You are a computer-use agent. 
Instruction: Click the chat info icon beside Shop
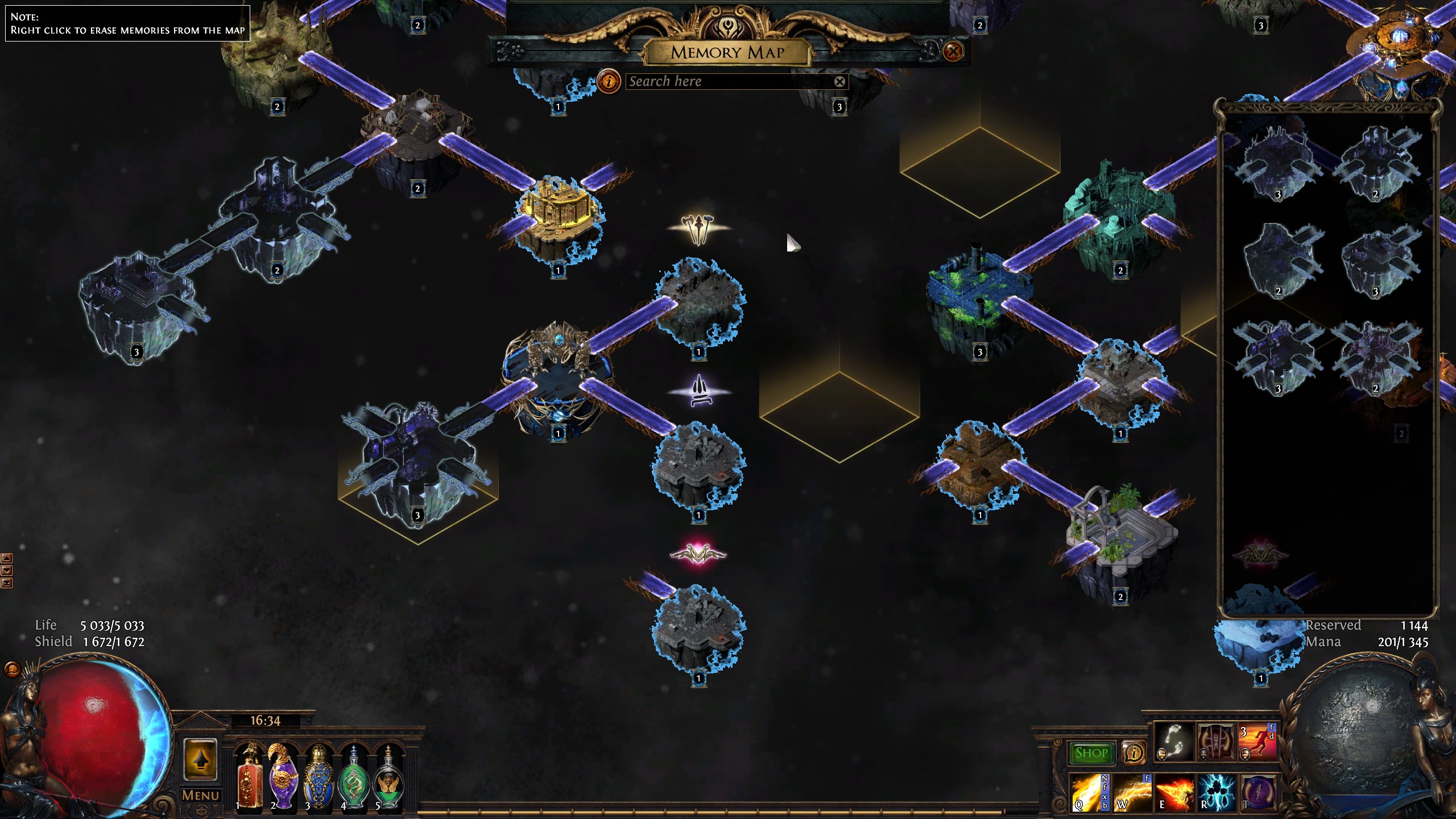coord(1134,753)
